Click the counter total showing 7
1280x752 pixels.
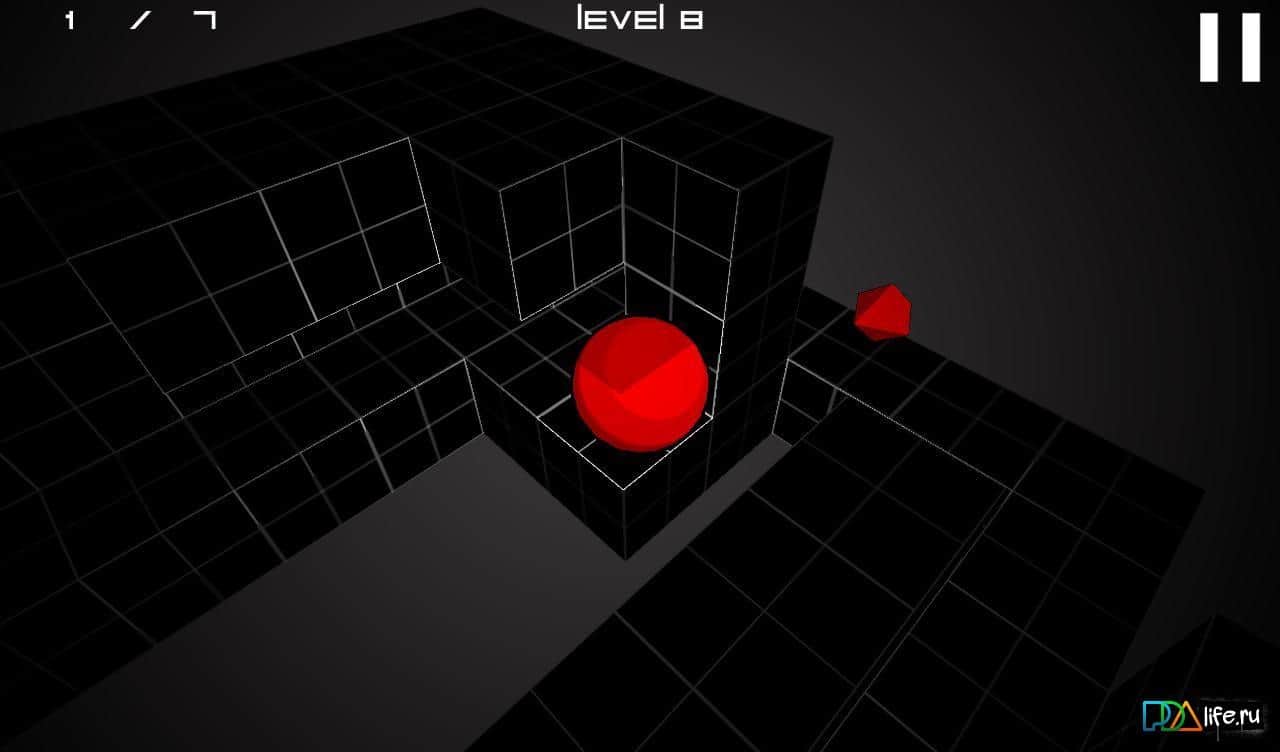tap(204, 18)
